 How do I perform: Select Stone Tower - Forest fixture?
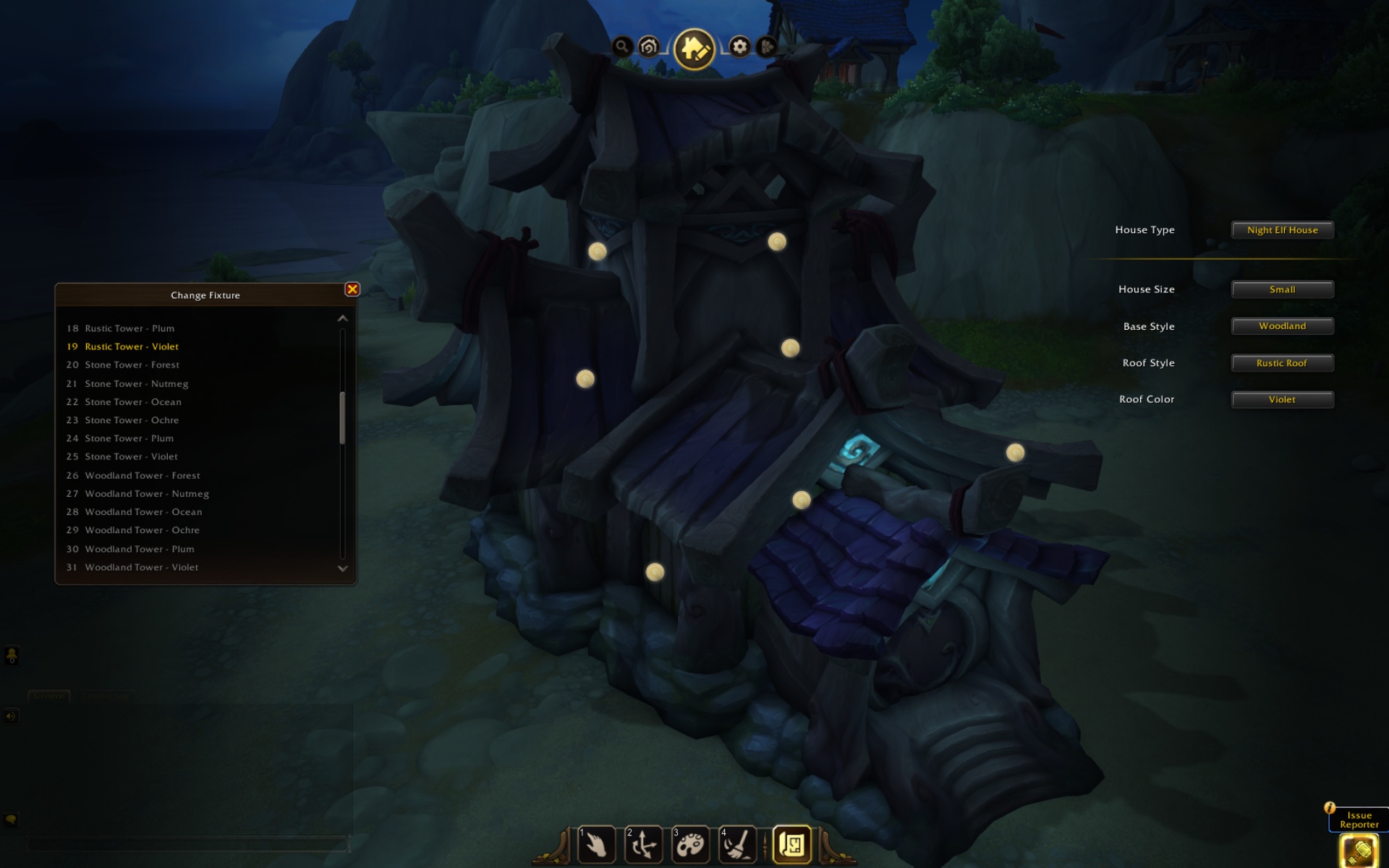click(132, 365)
